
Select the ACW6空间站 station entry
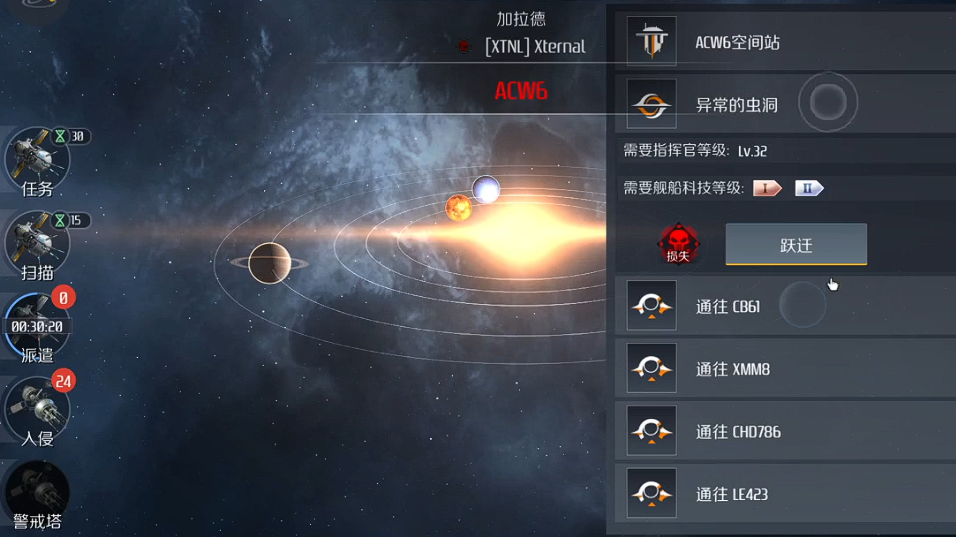pos(785,42)
